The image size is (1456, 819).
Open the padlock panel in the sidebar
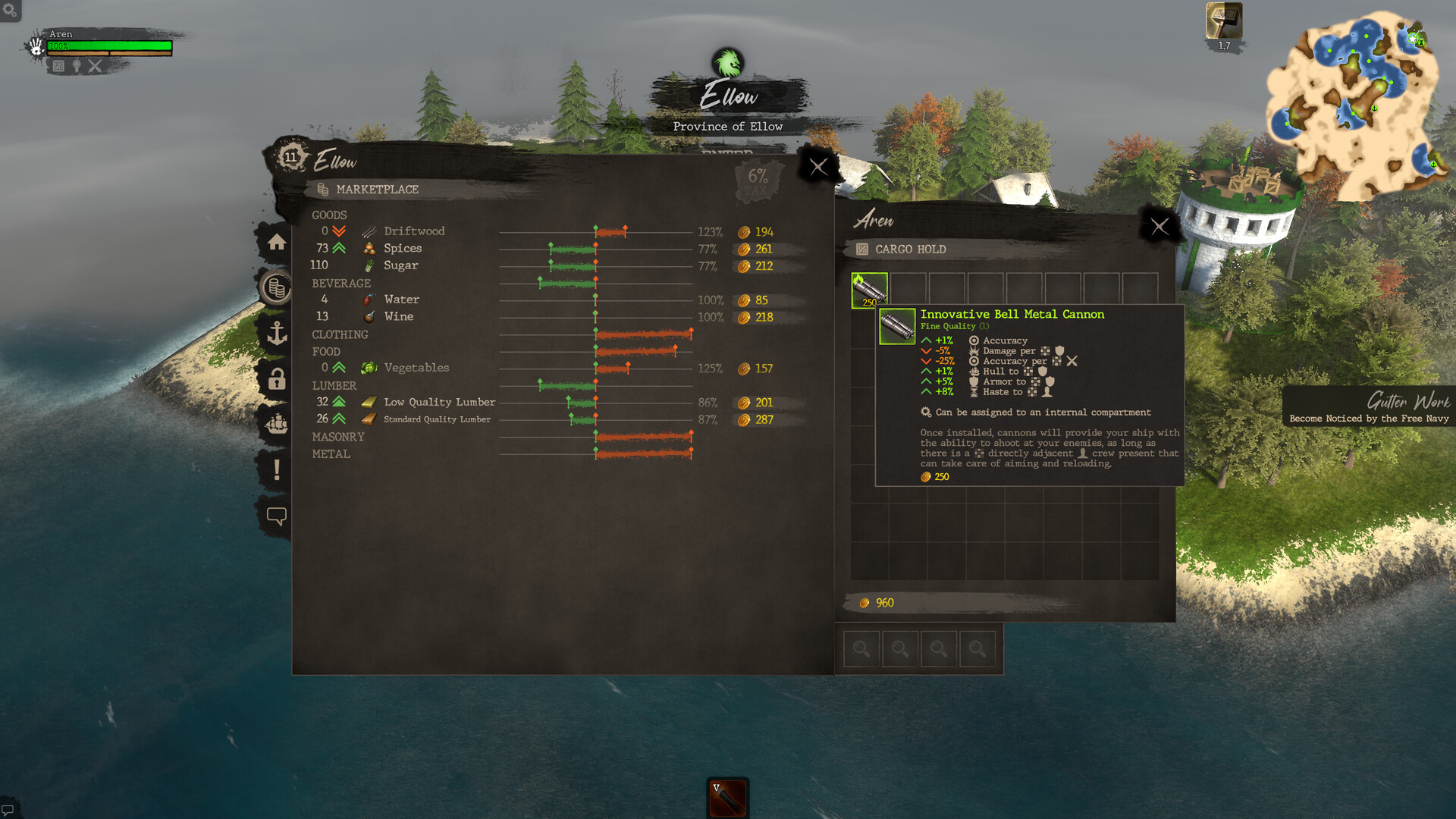278,378
